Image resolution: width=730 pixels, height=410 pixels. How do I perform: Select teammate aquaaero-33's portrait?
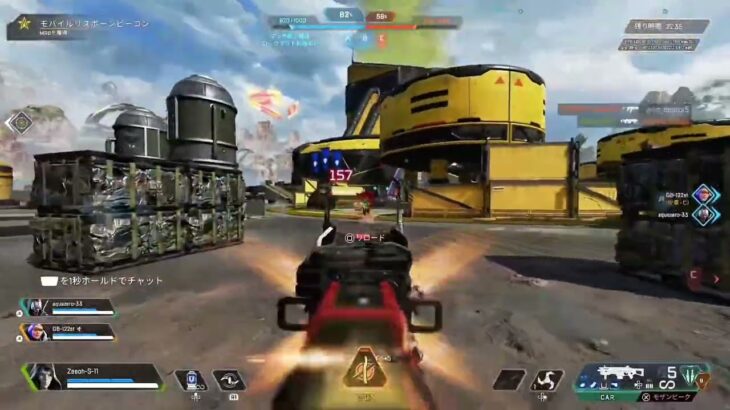click(x=33, y=308)
